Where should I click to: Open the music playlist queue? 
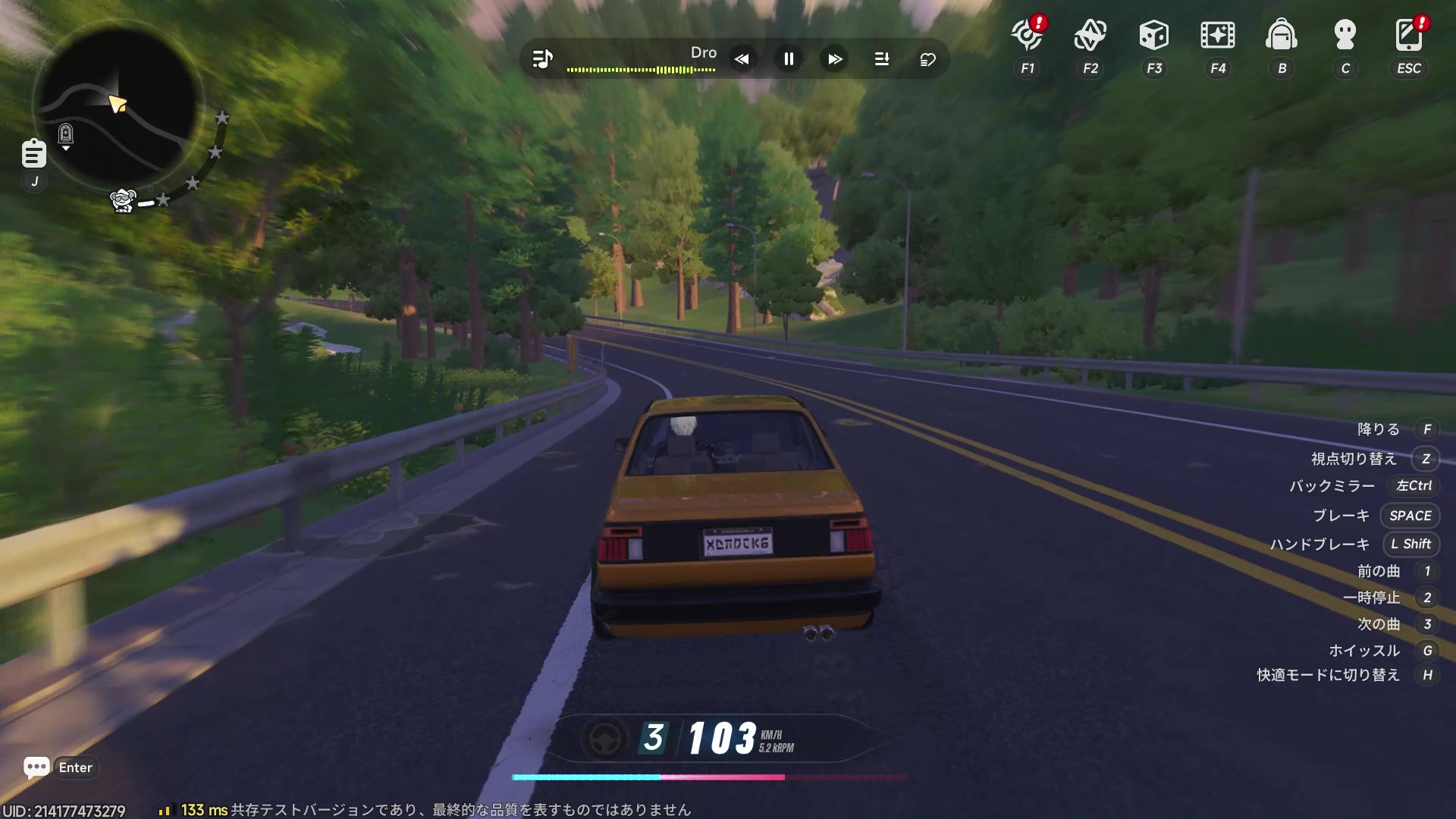pyautogui.click(x=882, y=59)
